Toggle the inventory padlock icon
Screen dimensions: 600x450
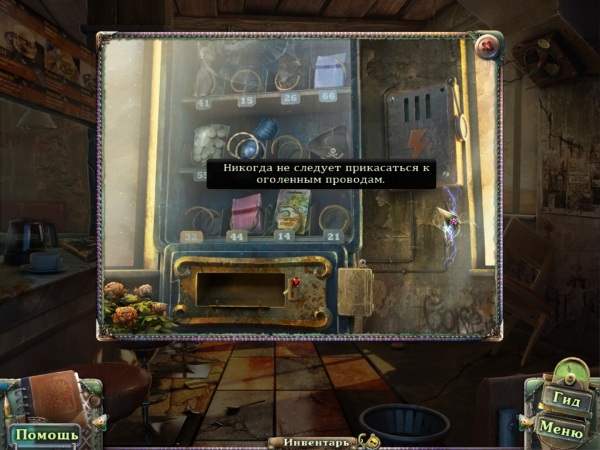(x=370, y=441)
